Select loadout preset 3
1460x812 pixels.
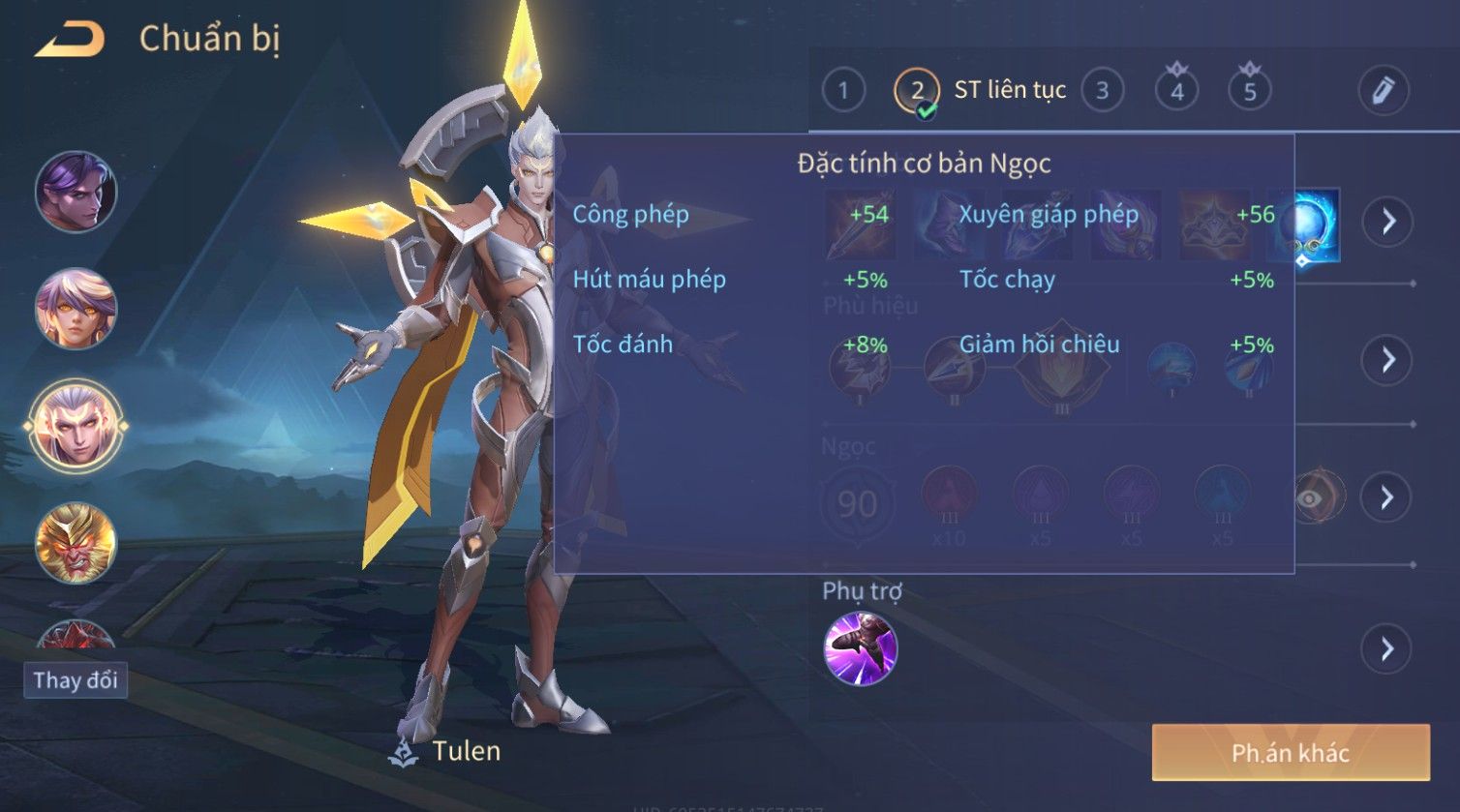coord(1102,91)
